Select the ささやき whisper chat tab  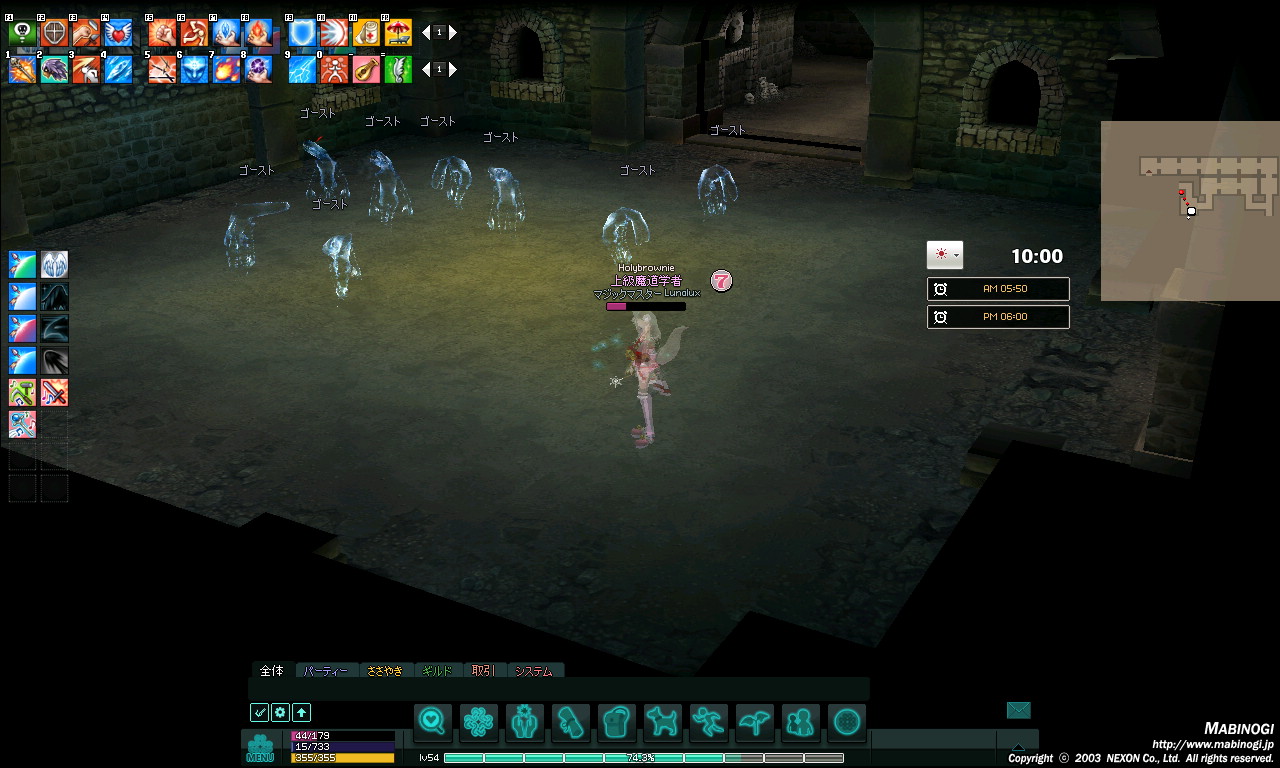pos(385,671)
